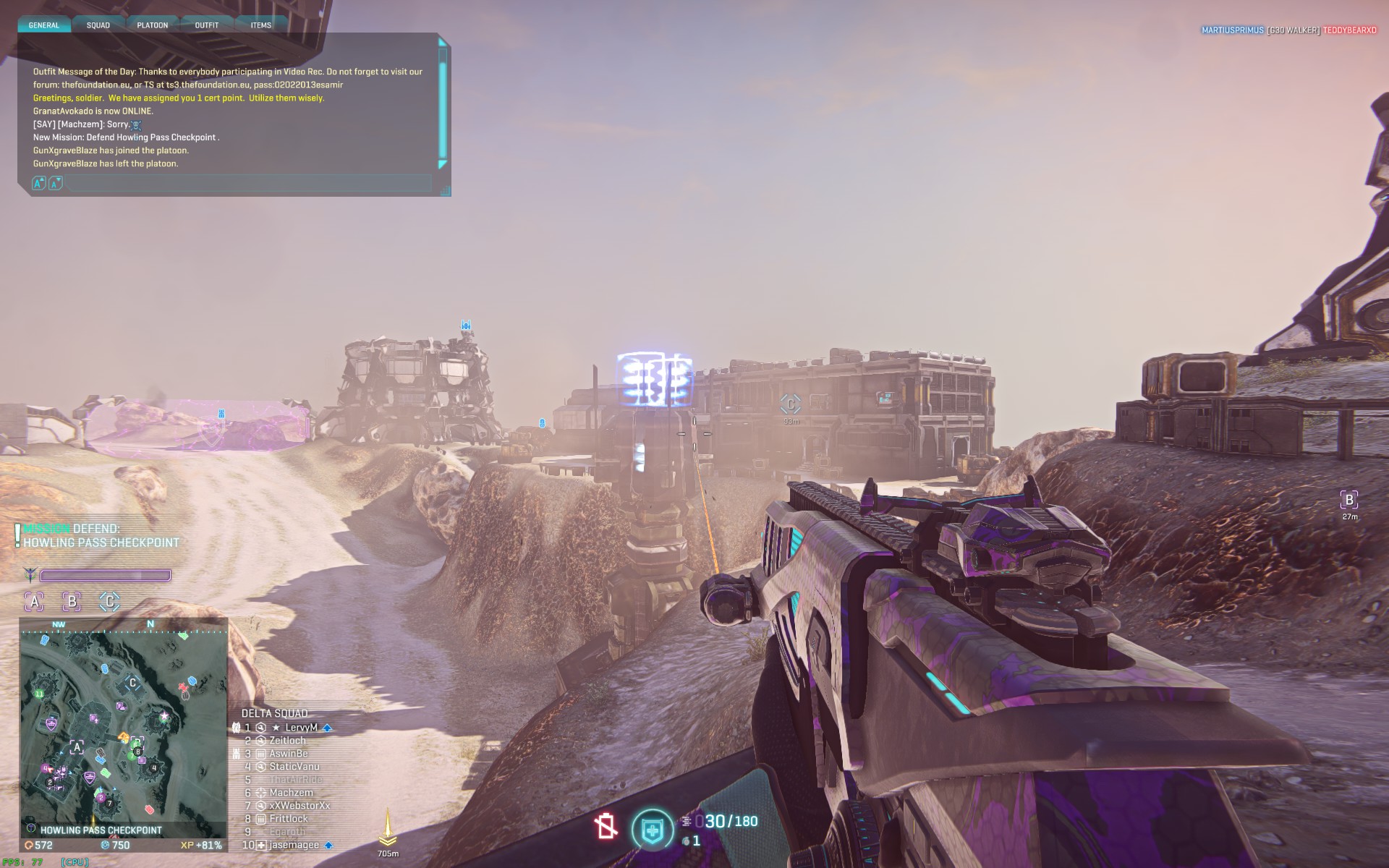Select the StaticVanu squad row

point(294,767)
